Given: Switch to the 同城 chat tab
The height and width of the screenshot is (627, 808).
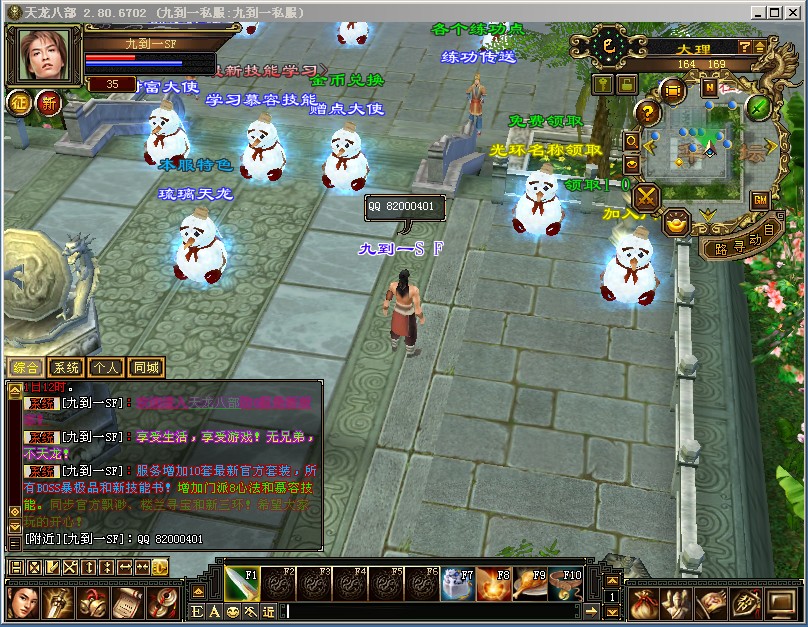Looking at the screenshot, I should pos(145,367).
